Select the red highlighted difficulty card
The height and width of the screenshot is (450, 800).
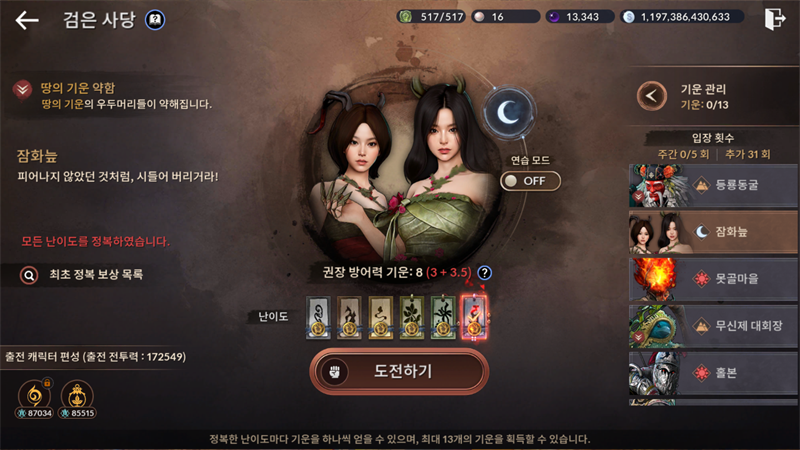tap(473, 316)
